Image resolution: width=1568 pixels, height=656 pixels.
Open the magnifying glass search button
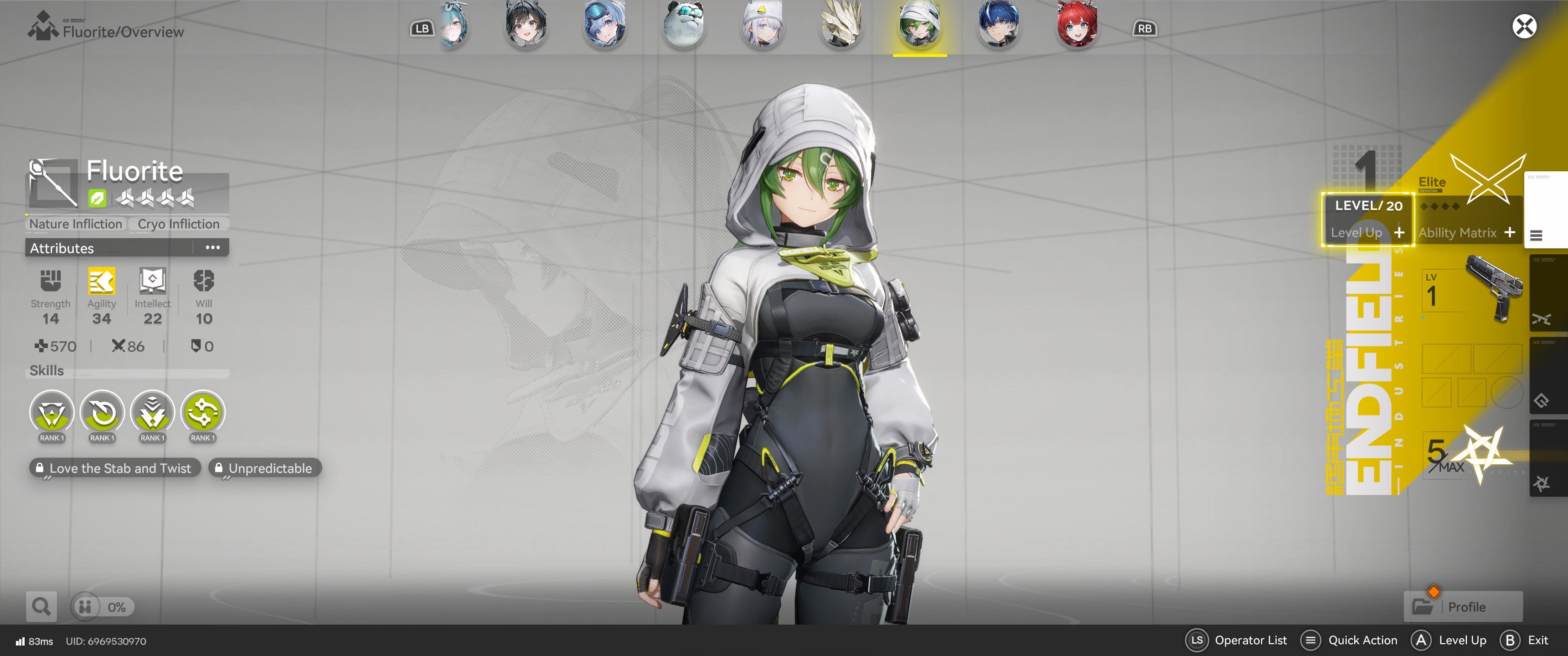tap(41, 607)
